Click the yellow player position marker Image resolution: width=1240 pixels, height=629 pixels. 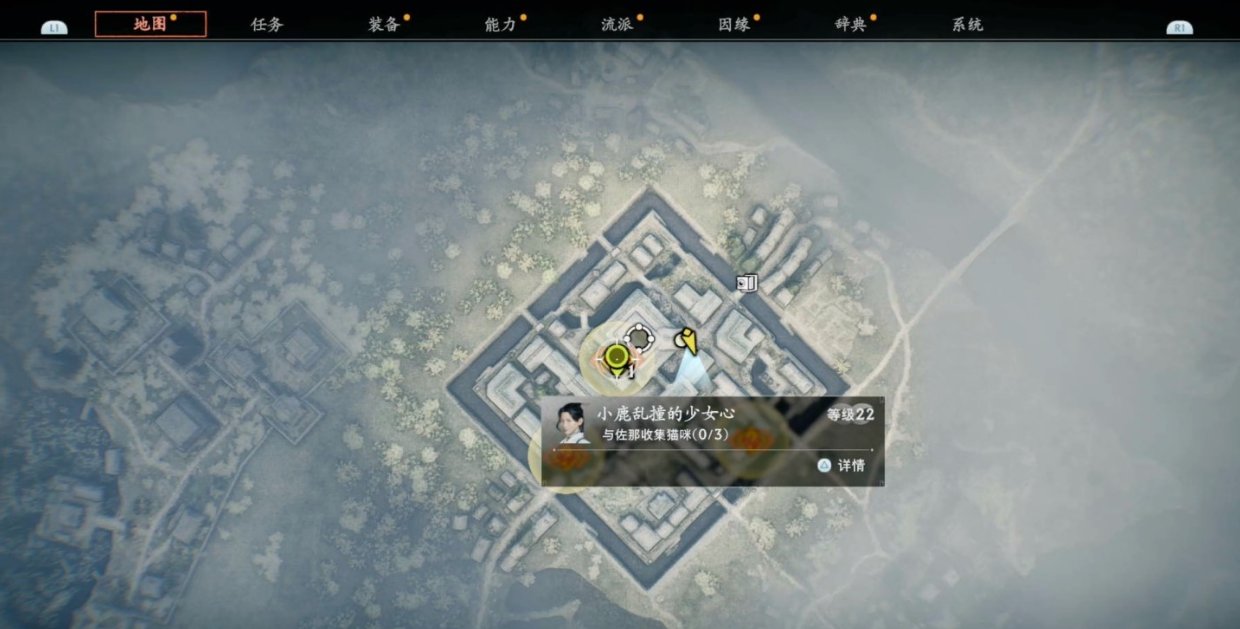tap(686, 341)
